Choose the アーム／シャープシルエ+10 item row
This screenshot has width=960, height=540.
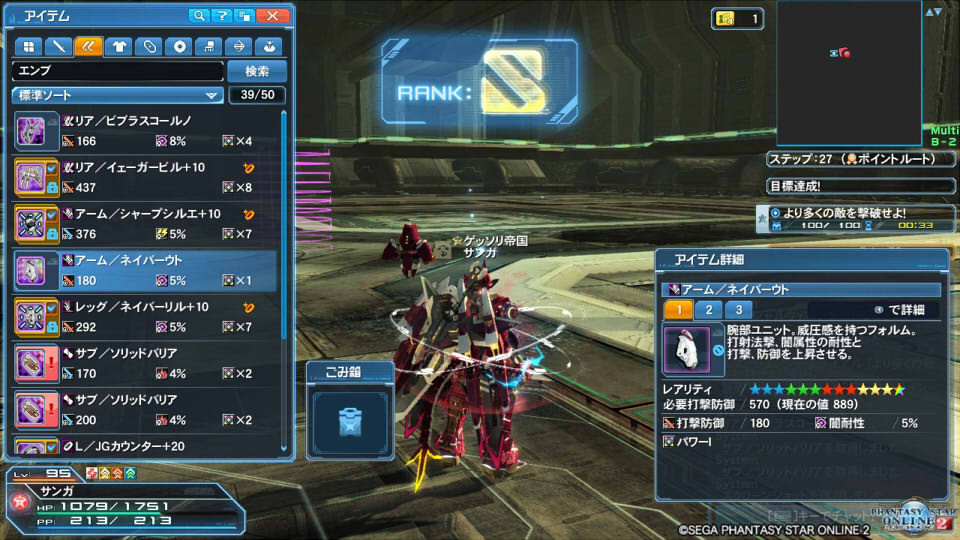(x=150, y=223)
